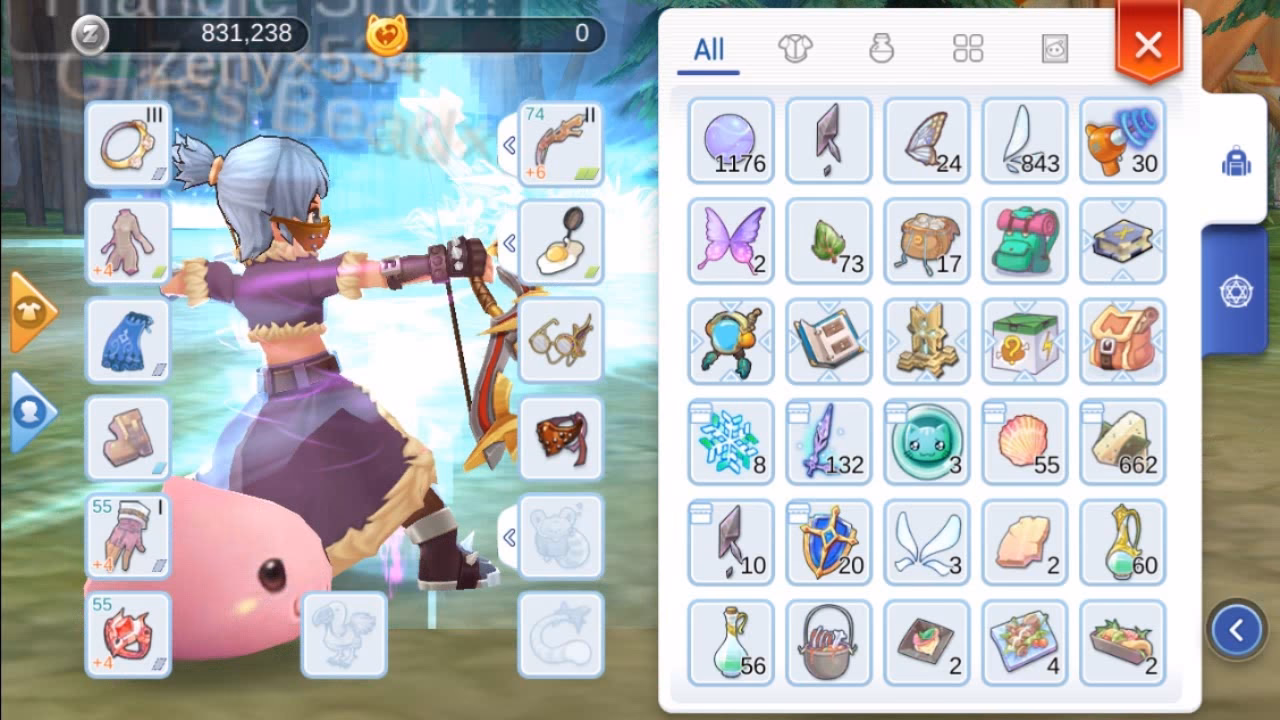Select the equipped ring slot
Image resolution: width=1280 pixels, height=720 pixels.
(x=128, y=140)
